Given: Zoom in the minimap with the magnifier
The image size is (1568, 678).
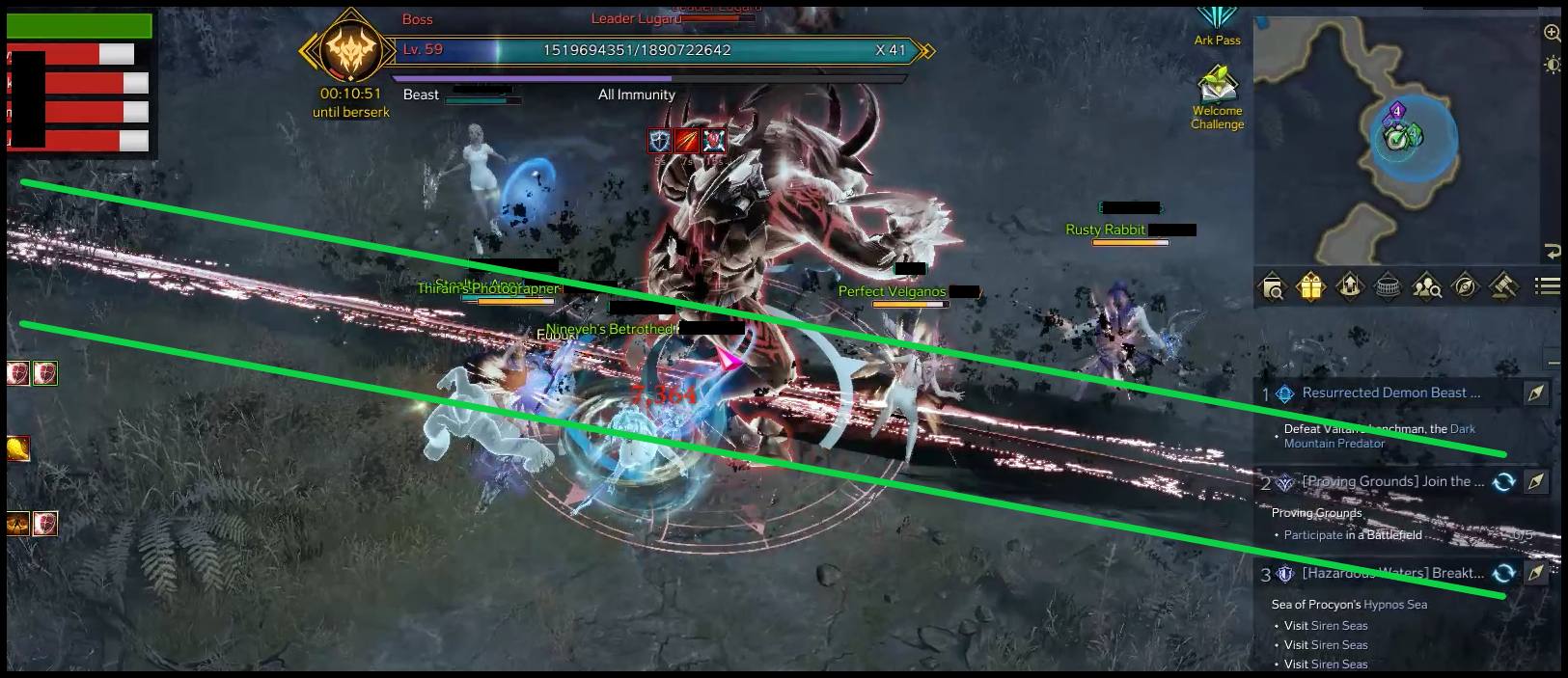Looking at the screenshot, I should pos(1552,33).
